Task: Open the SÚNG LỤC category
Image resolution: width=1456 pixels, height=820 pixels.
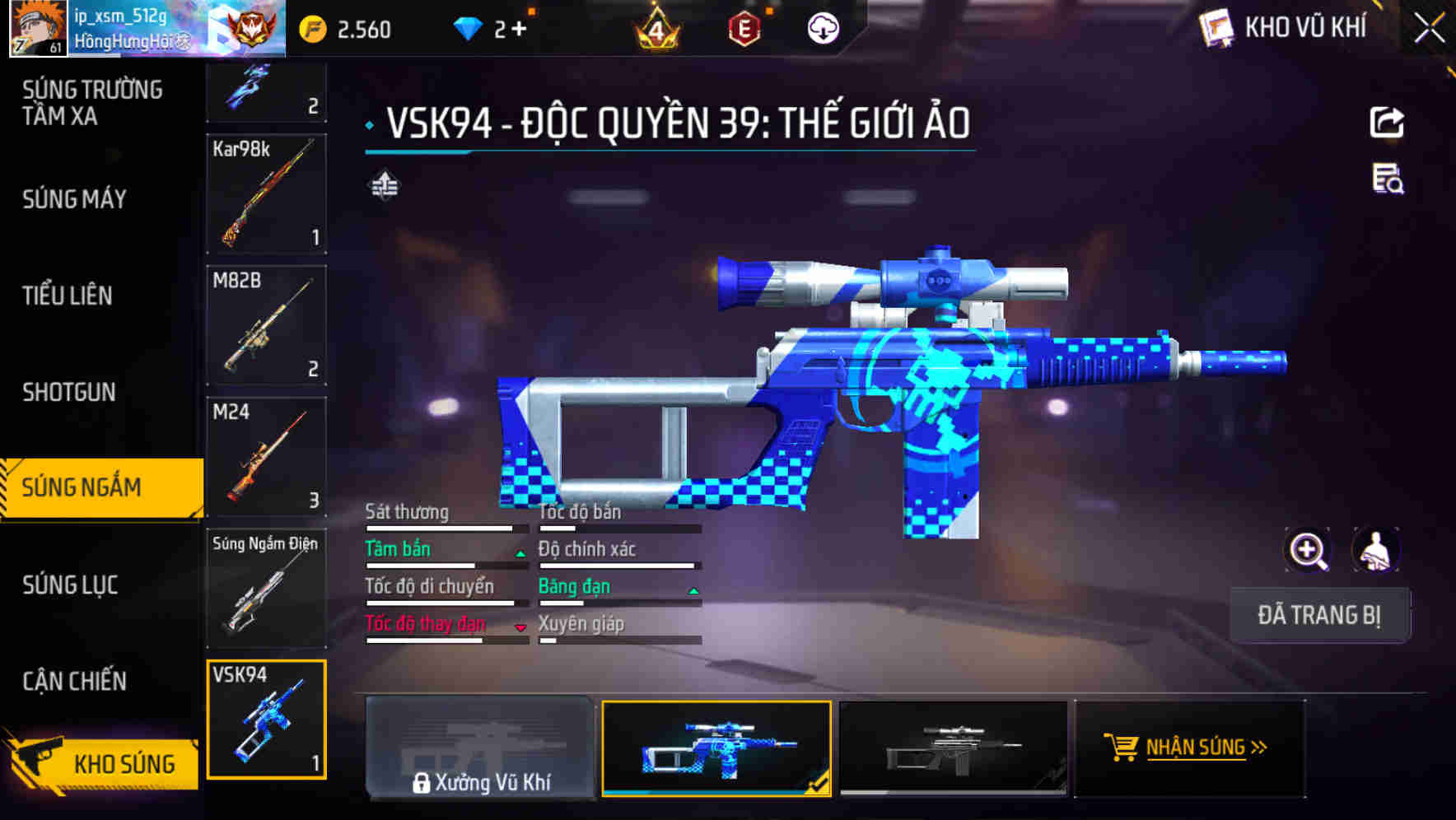Action: [69, 585]
